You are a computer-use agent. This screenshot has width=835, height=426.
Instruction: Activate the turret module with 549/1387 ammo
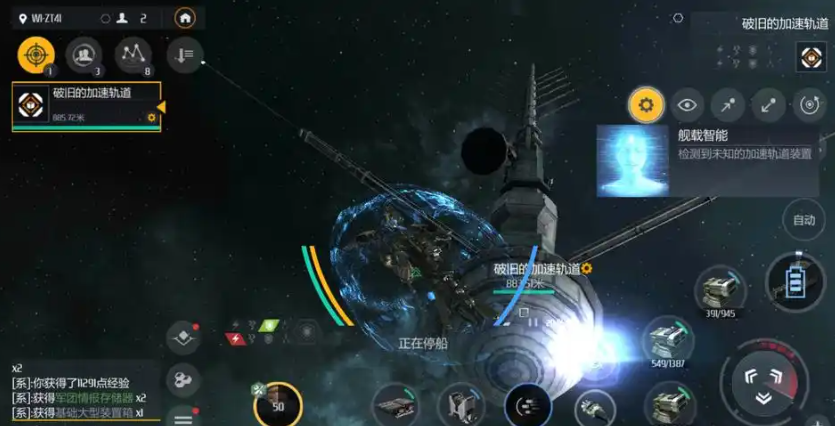tap(667, 340)
